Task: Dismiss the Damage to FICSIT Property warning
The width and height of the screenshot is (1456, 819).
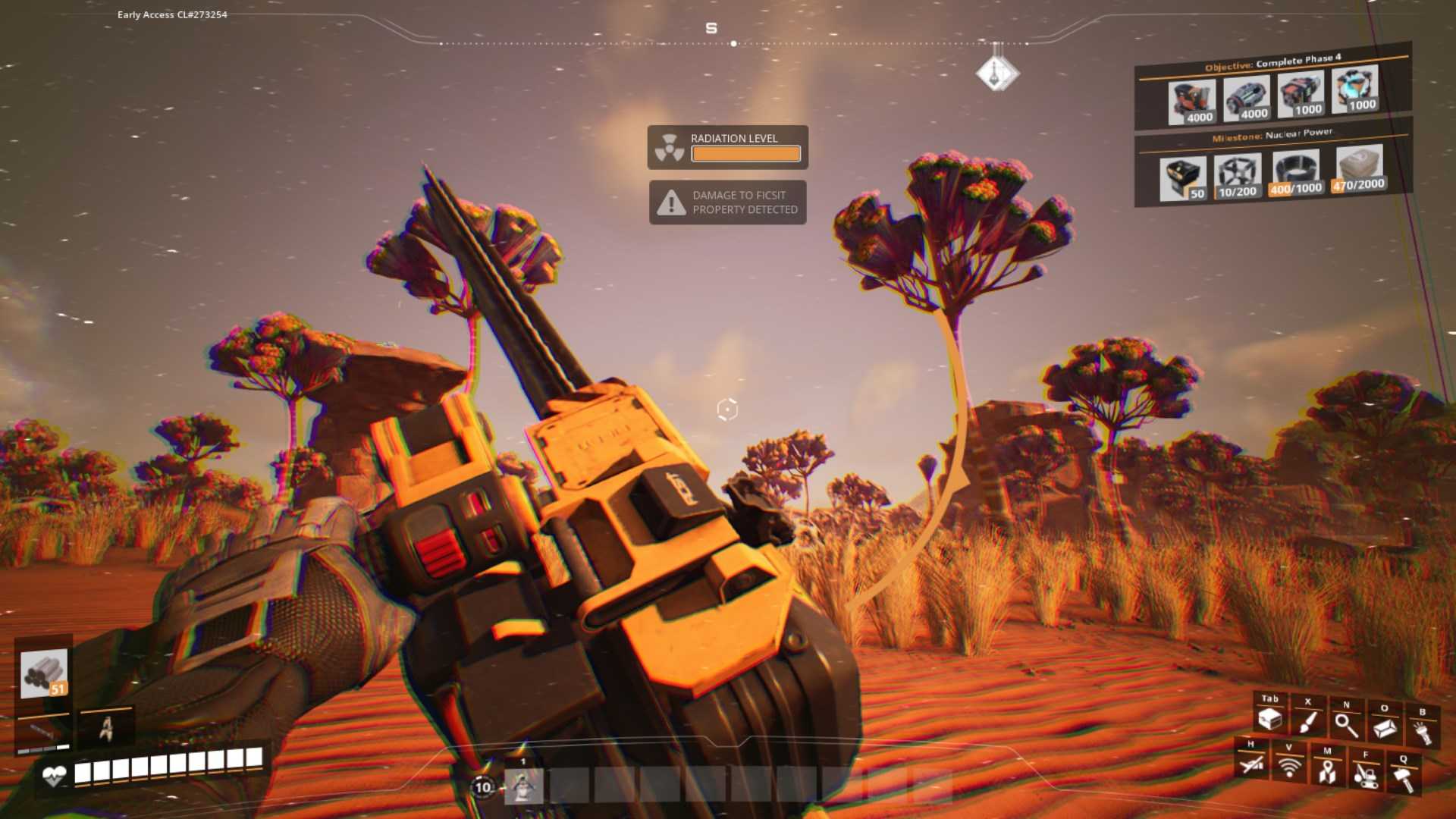Action: point(728,202)
